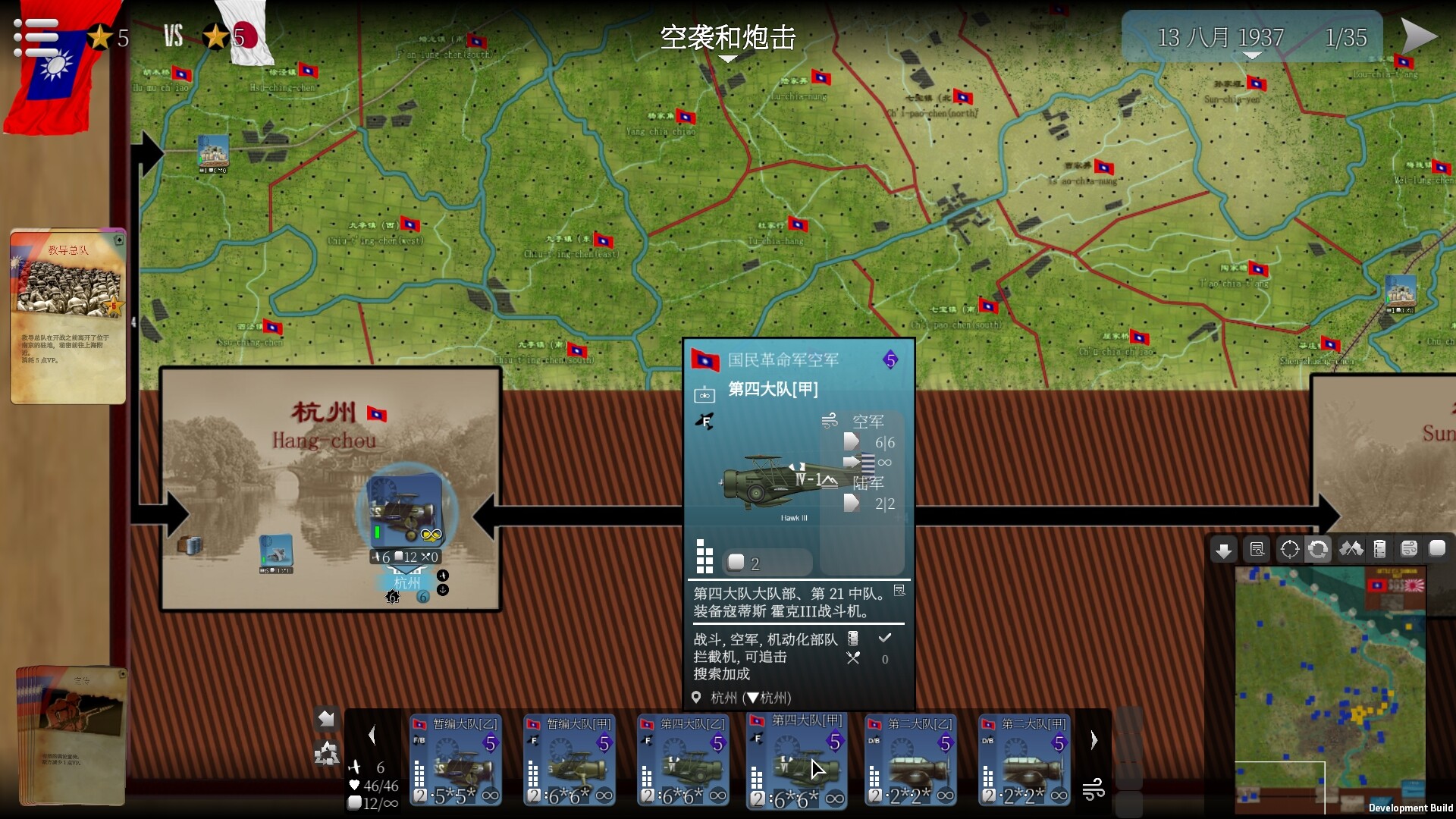Toggle the checkmark on the unit detail panel
Image resolution: width=1456 pixels, height=819 pixels.
click(884, 638)
